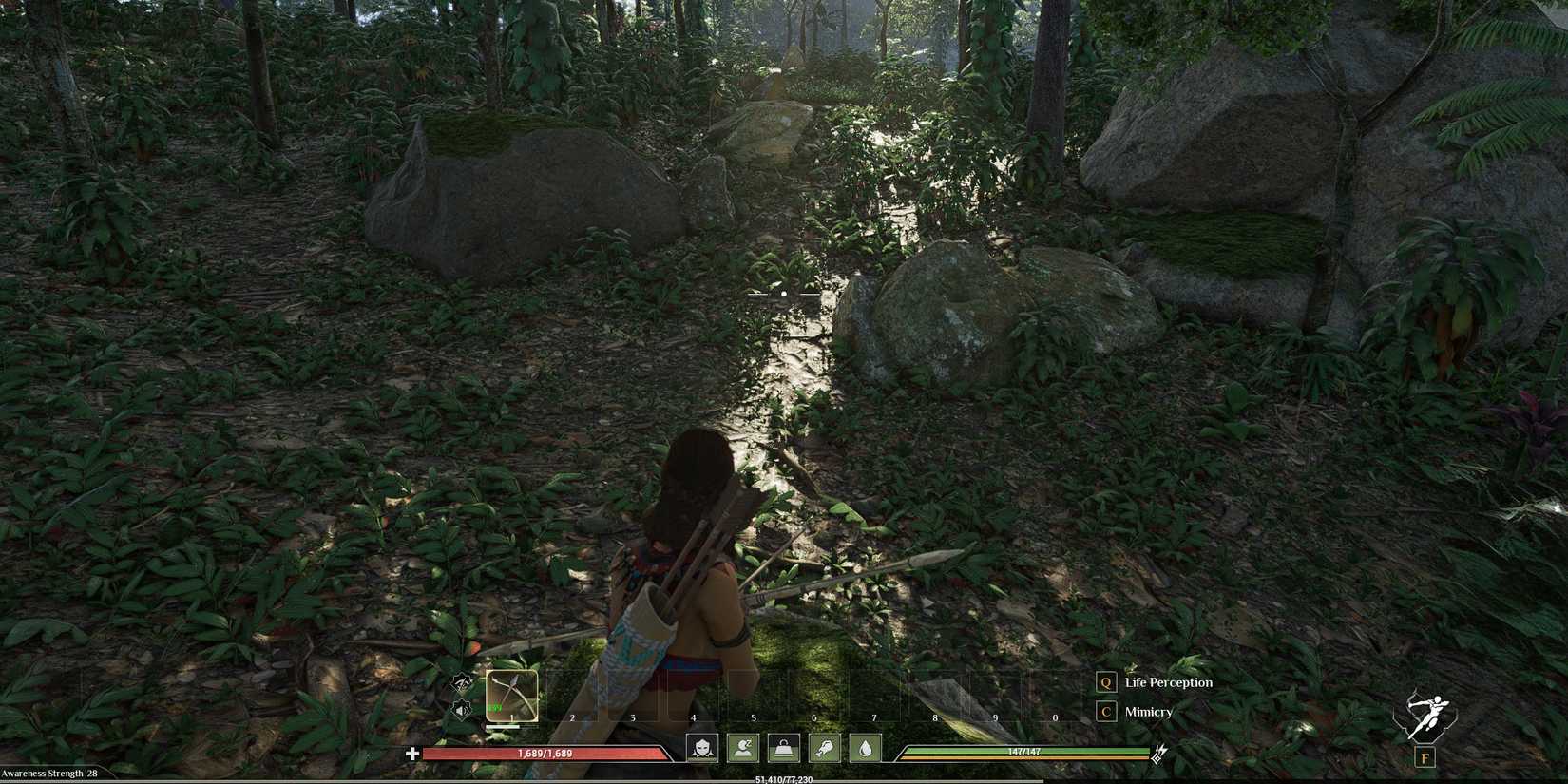
Task: Click the thirst water droplet icon
Action: (866, 750)
